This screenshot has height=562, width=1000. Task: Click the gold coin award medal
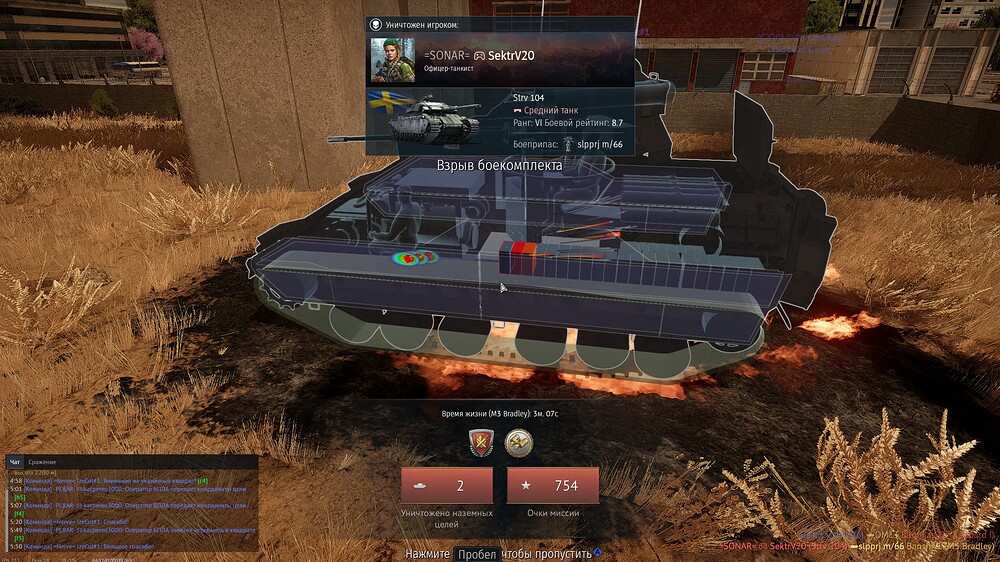(518, 441)
